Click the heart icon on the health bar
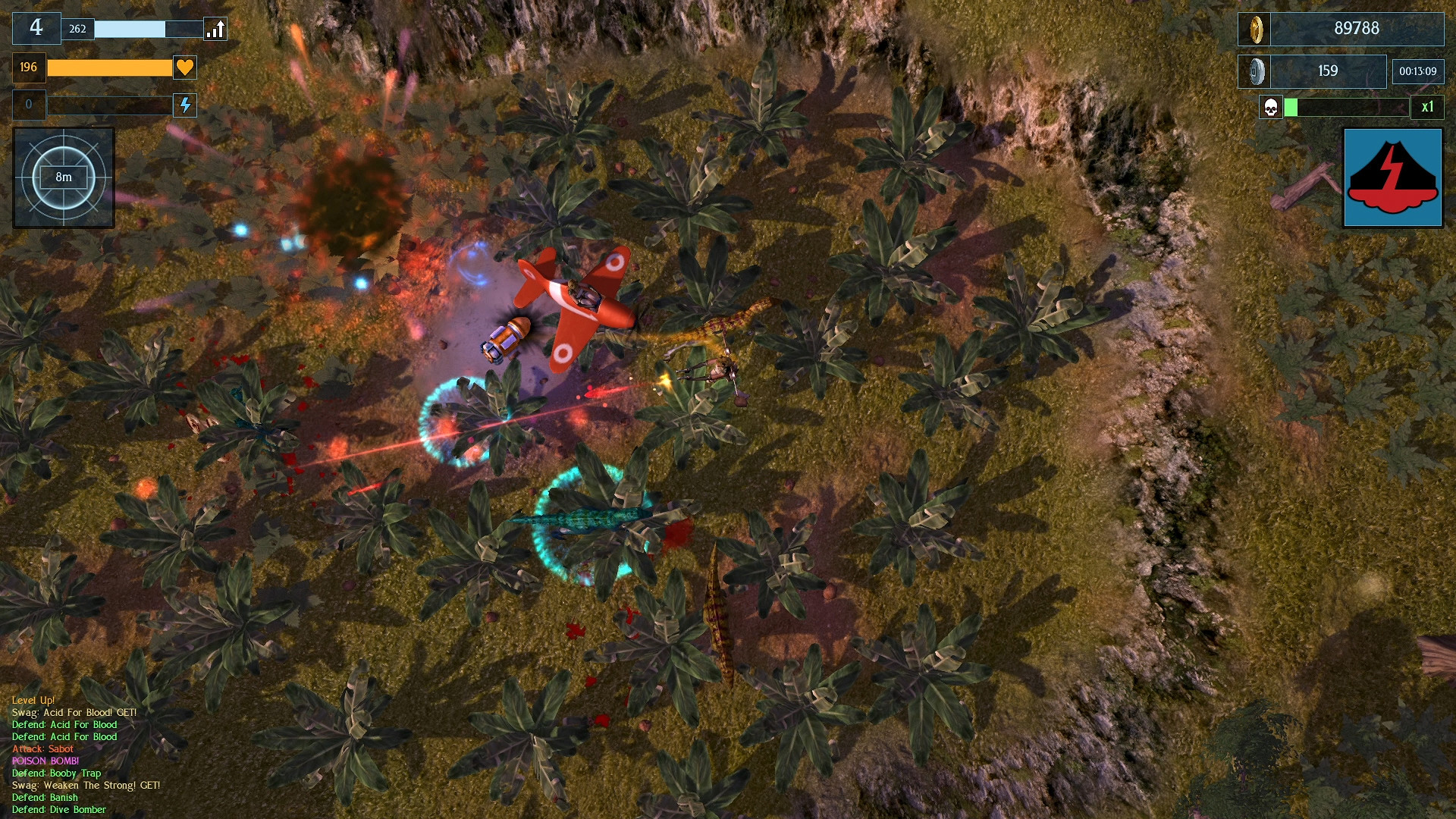The height and width of the screenshot is (819, 1456). [x=184, y=67]
